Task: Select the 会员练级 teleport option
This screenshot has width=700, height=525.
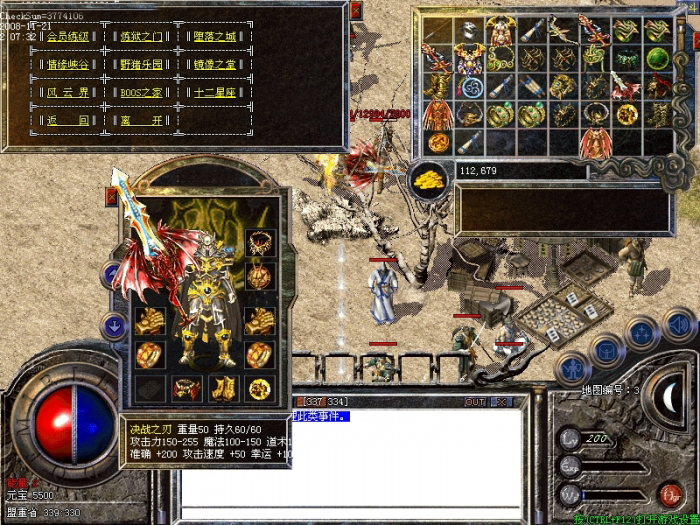Action: 68,37
